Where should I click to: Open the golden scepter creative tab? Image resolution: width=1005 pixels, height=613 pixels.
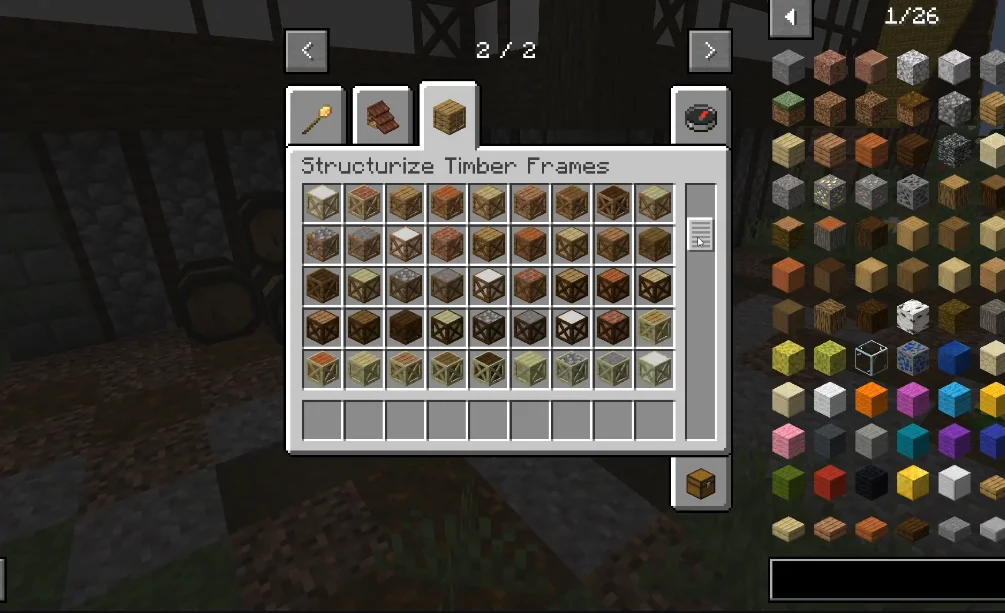pos(316,117)
